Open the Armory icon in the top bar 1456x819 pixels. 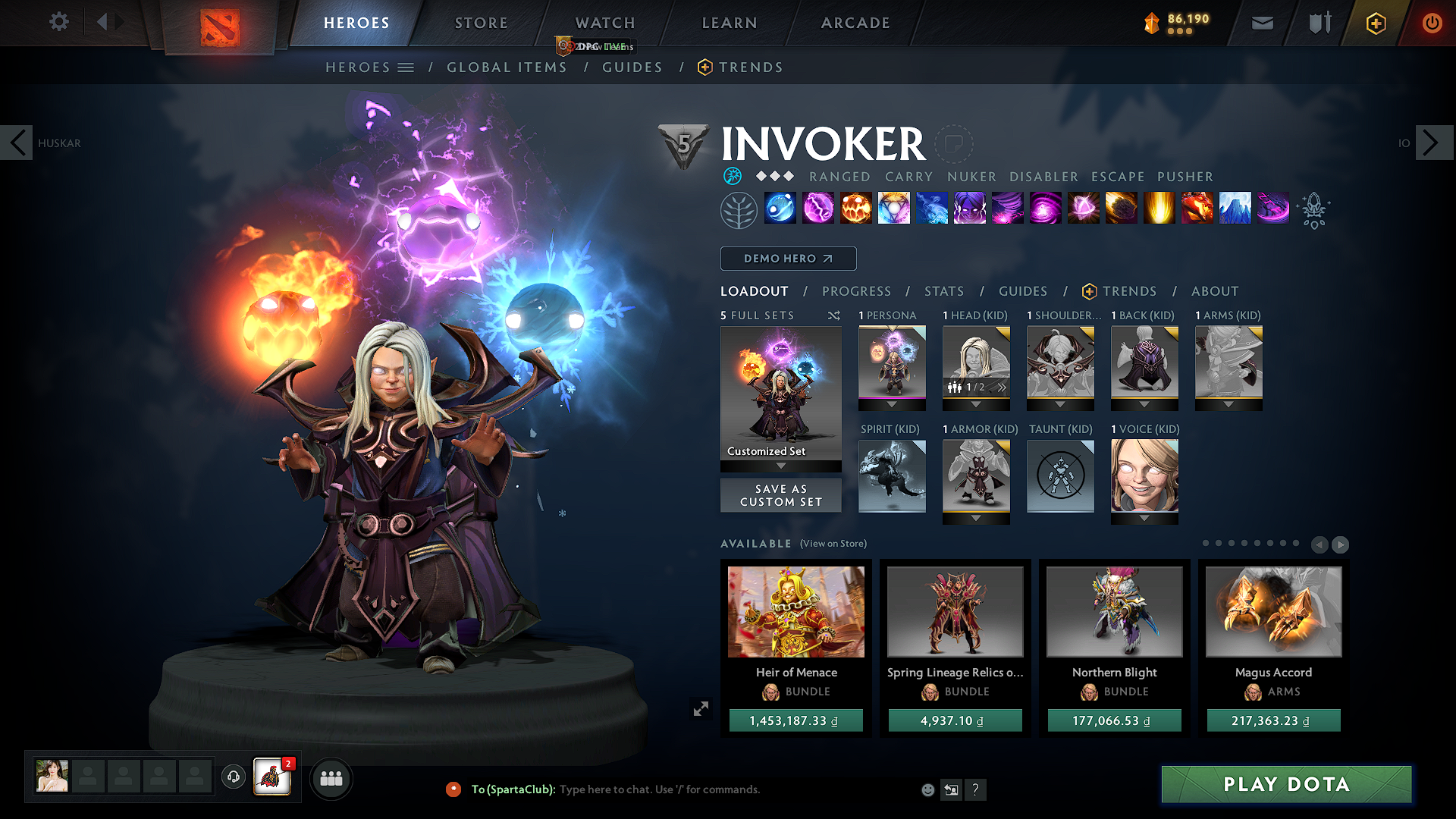coord(1319,23)
